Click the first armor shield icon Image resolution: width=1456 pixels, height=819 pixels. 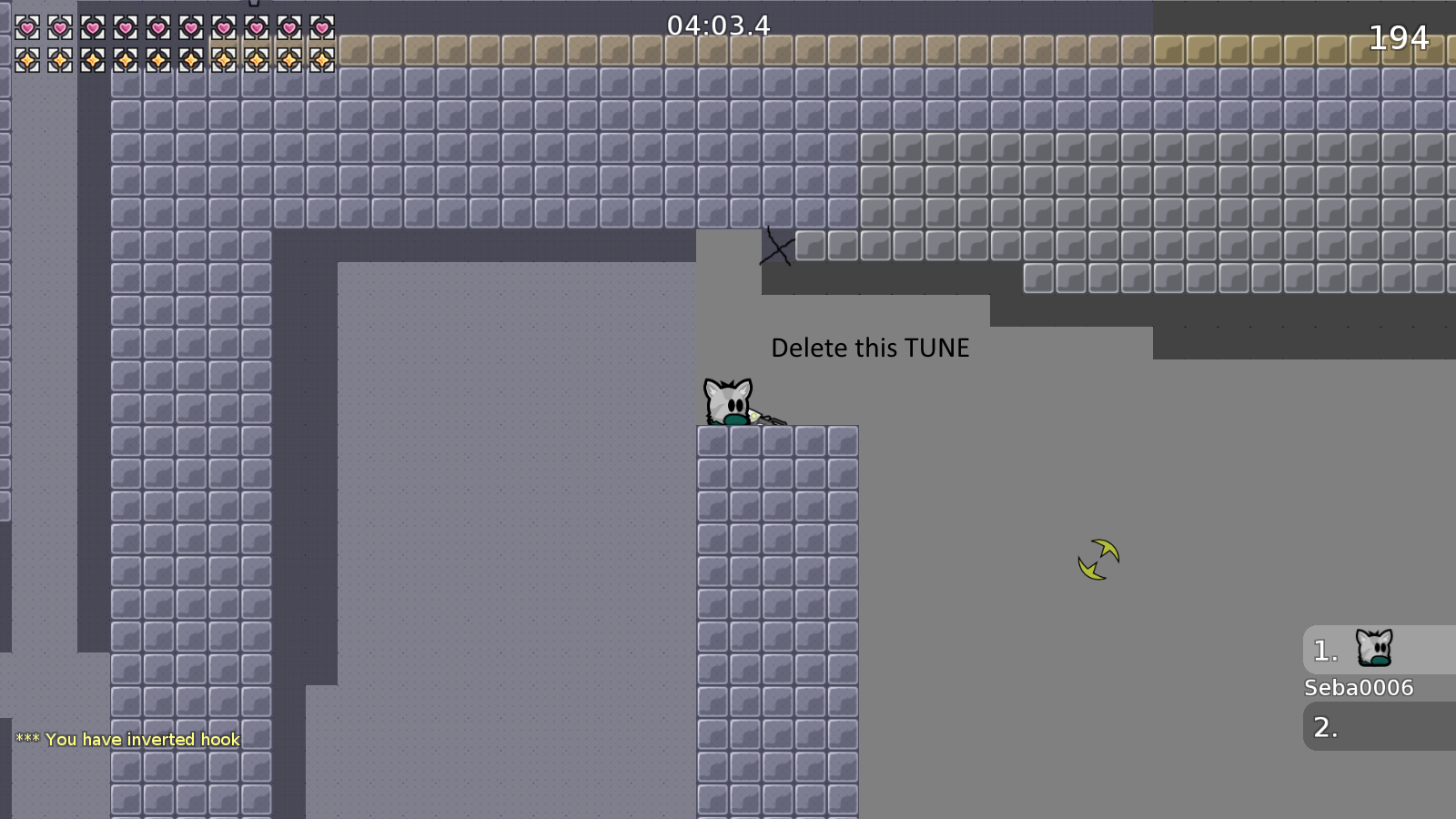pos(25,60)
